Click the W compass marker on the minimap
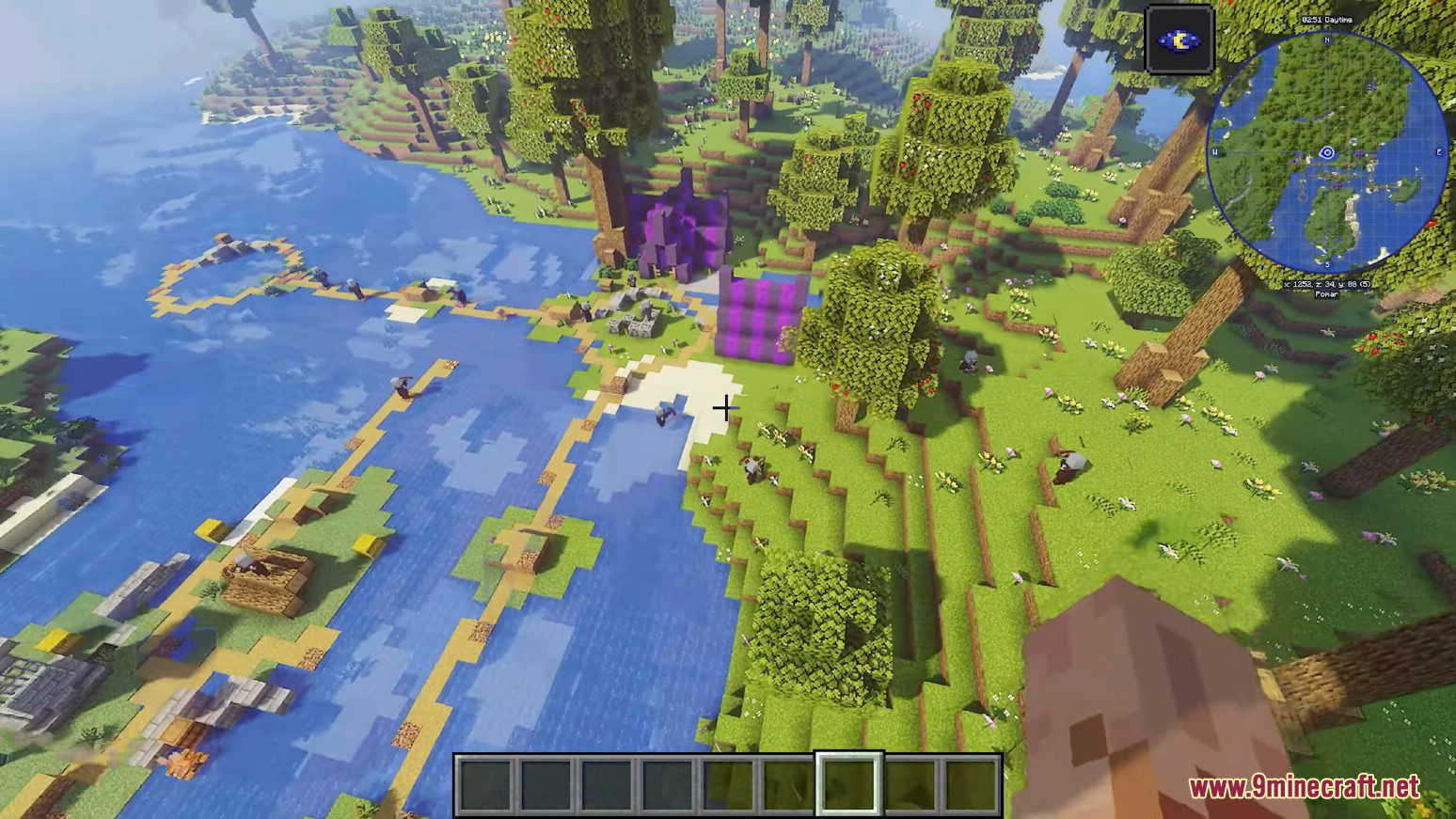This screenshot has width=1456, height=819. 1216,151
